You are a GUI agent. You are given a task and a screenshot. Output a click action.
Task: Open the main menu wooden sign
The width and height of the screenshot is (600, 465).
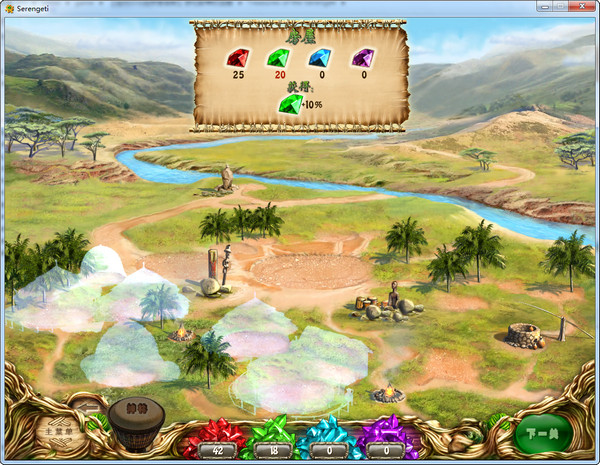[63, 432]
